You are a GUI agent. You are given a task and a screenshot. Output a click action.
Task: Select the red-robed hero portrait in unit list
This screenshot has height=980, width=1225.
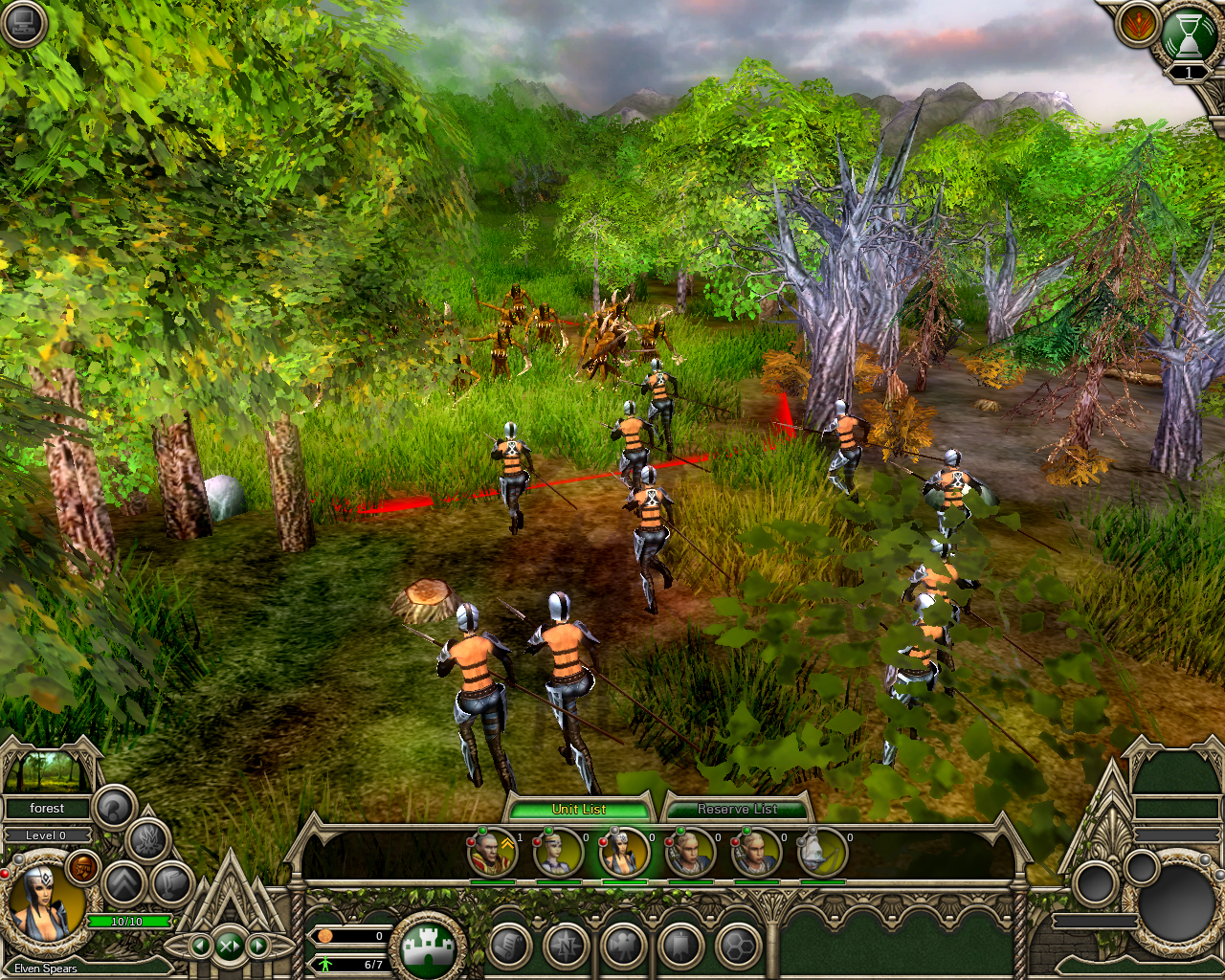[x=493, y=853]
